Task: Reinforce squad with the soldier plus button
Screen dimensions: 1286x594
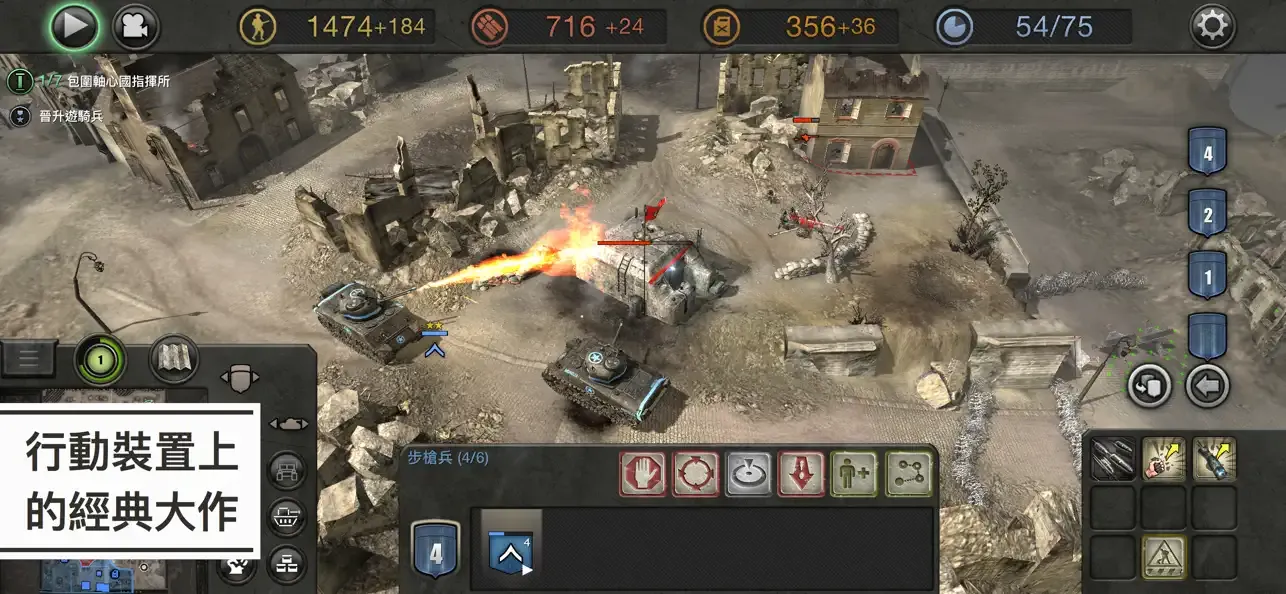Action: coord(855,475)
